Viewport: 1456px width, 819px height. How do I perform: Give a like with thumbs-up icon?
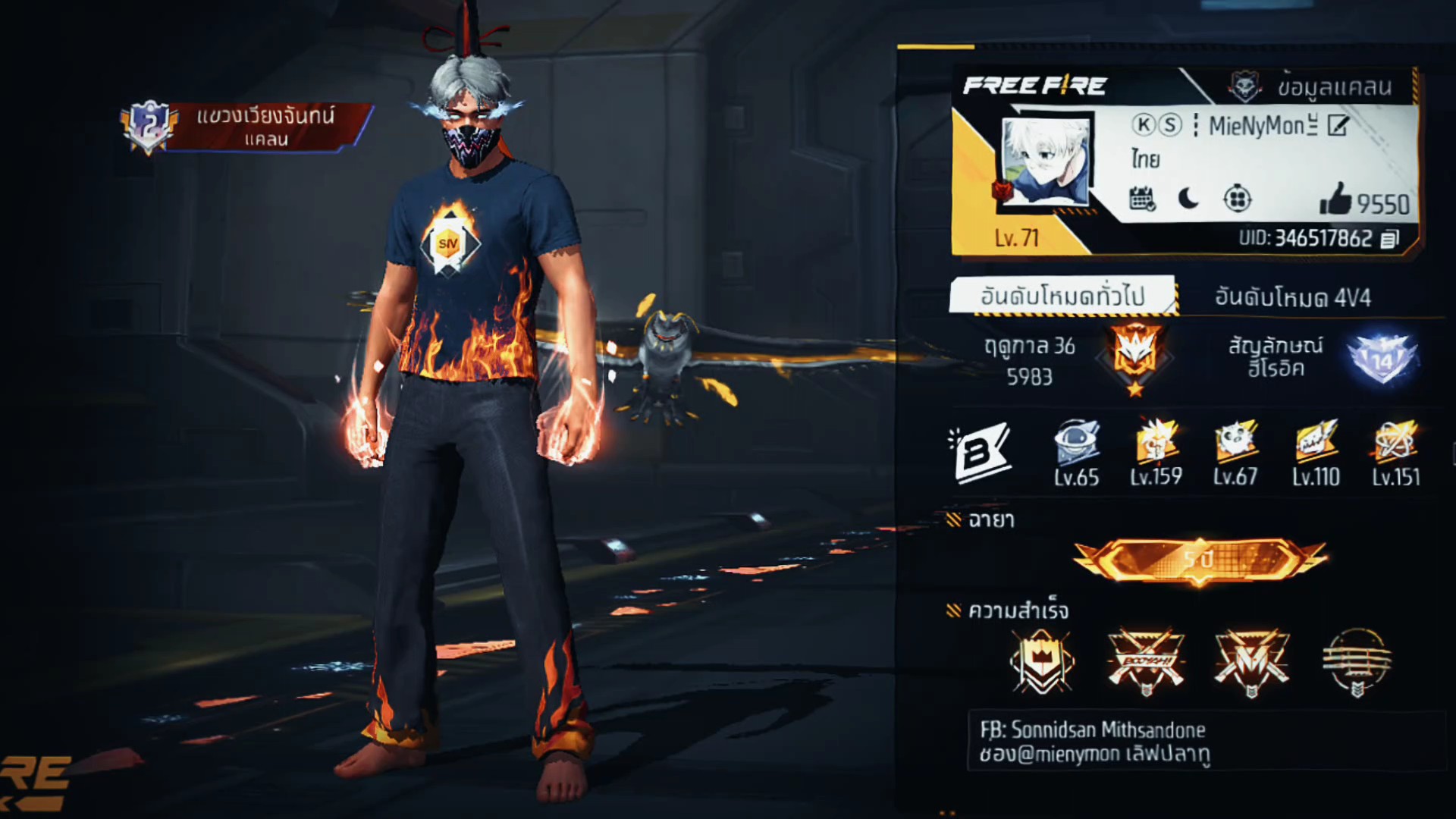tap(1335, 199)
